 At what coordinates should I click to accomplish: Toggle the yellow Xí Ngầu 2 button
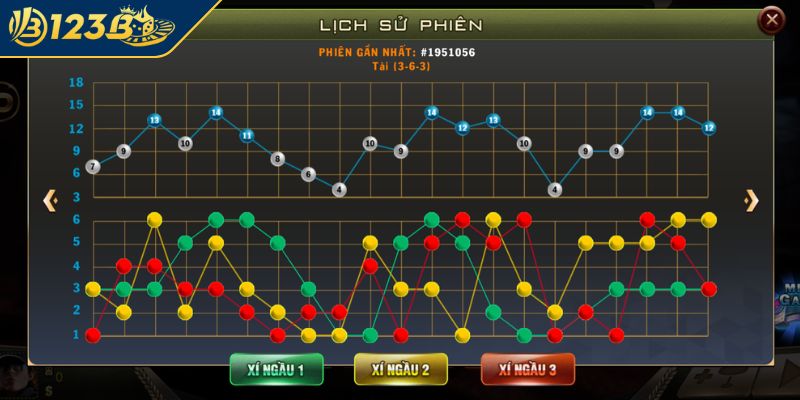pos(400,369)
